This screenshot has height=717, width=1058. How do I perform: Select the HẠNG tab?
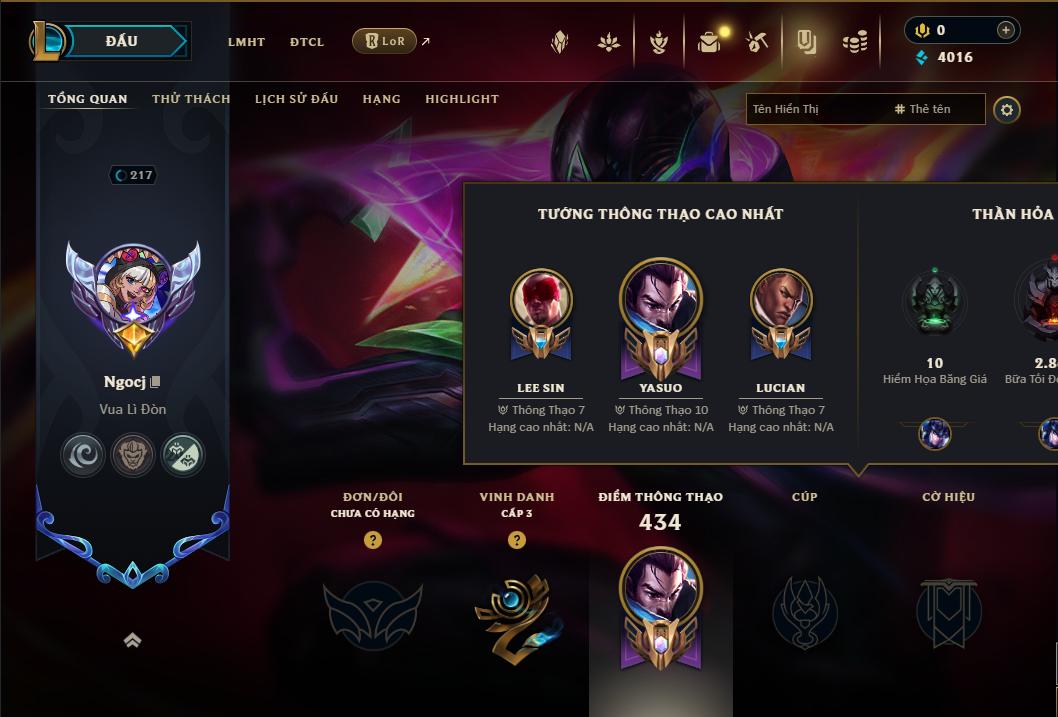pos(381,99)
